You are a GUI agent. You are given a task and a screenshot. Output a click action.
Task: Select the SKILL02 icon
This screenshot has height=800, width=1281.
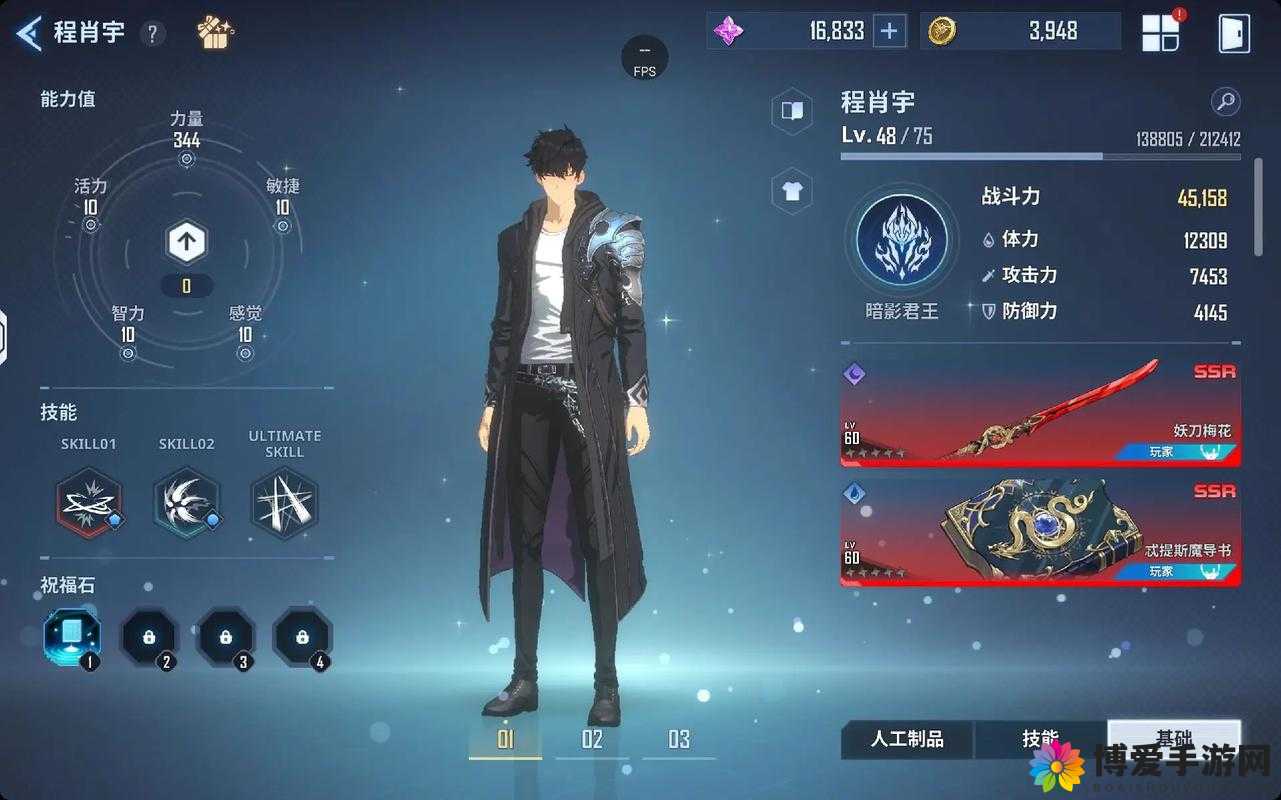tap(187, 502)
